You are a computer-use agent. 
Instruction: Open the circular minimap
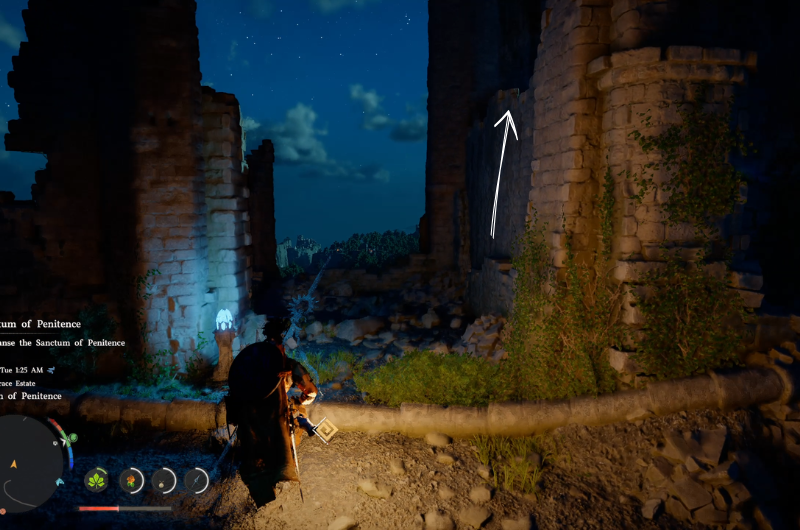point(30,464)
